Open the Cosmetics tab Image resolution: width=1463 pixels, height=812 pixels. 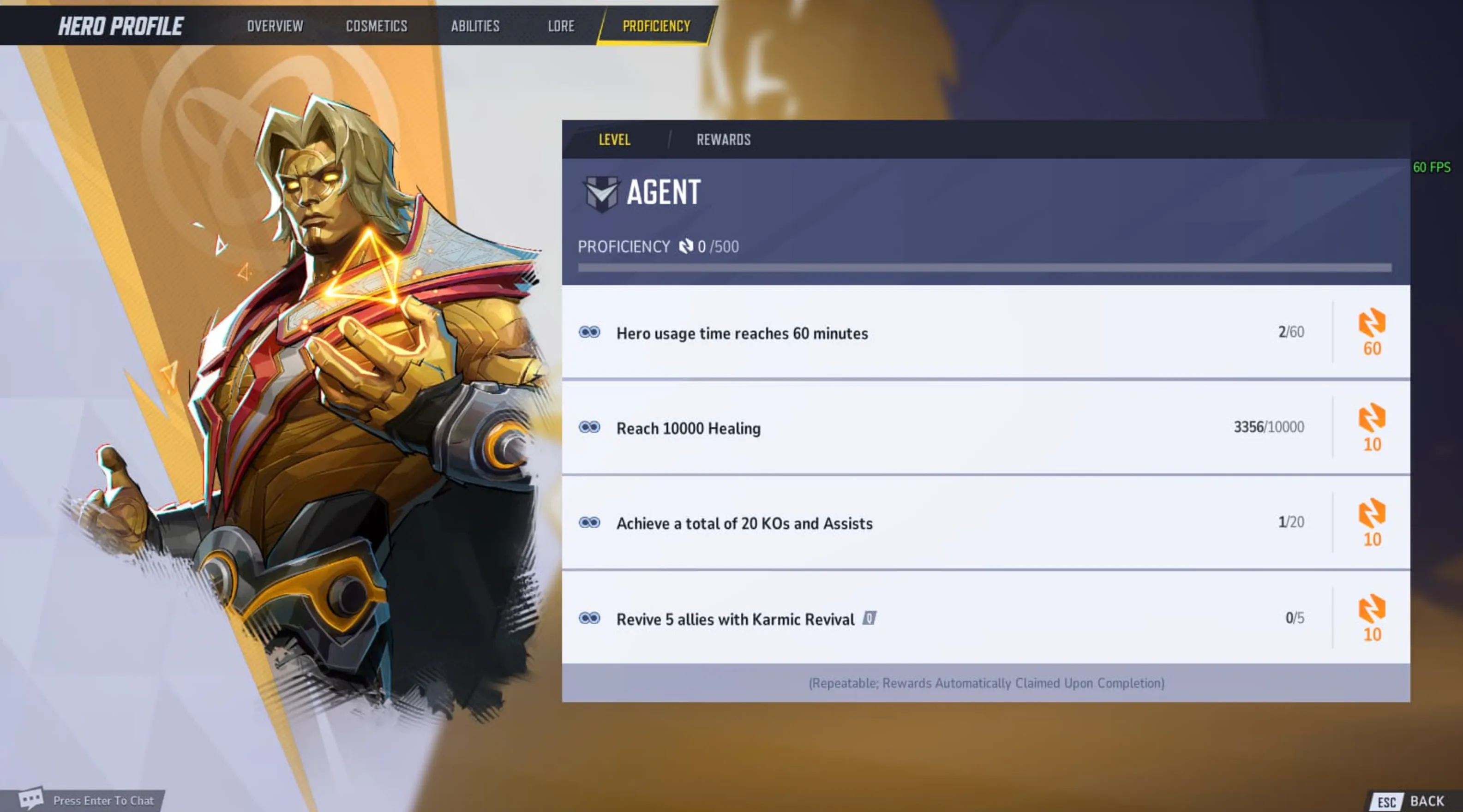tap(377, 26)
